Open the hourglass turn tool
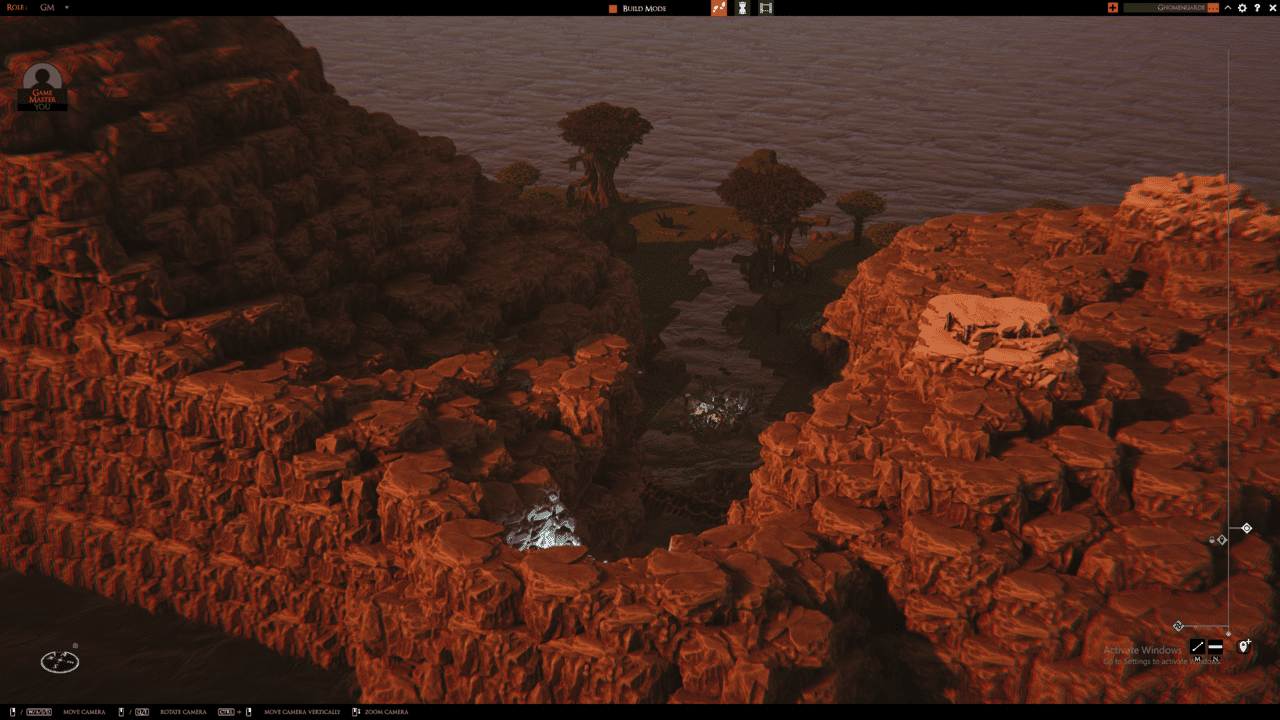 (743, 8)
